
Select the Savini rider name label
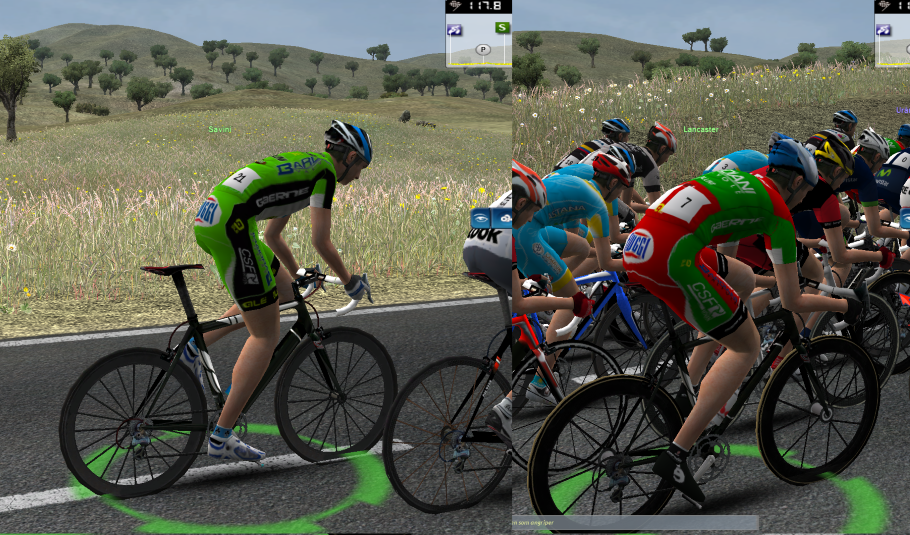click(x=220, y=130)
